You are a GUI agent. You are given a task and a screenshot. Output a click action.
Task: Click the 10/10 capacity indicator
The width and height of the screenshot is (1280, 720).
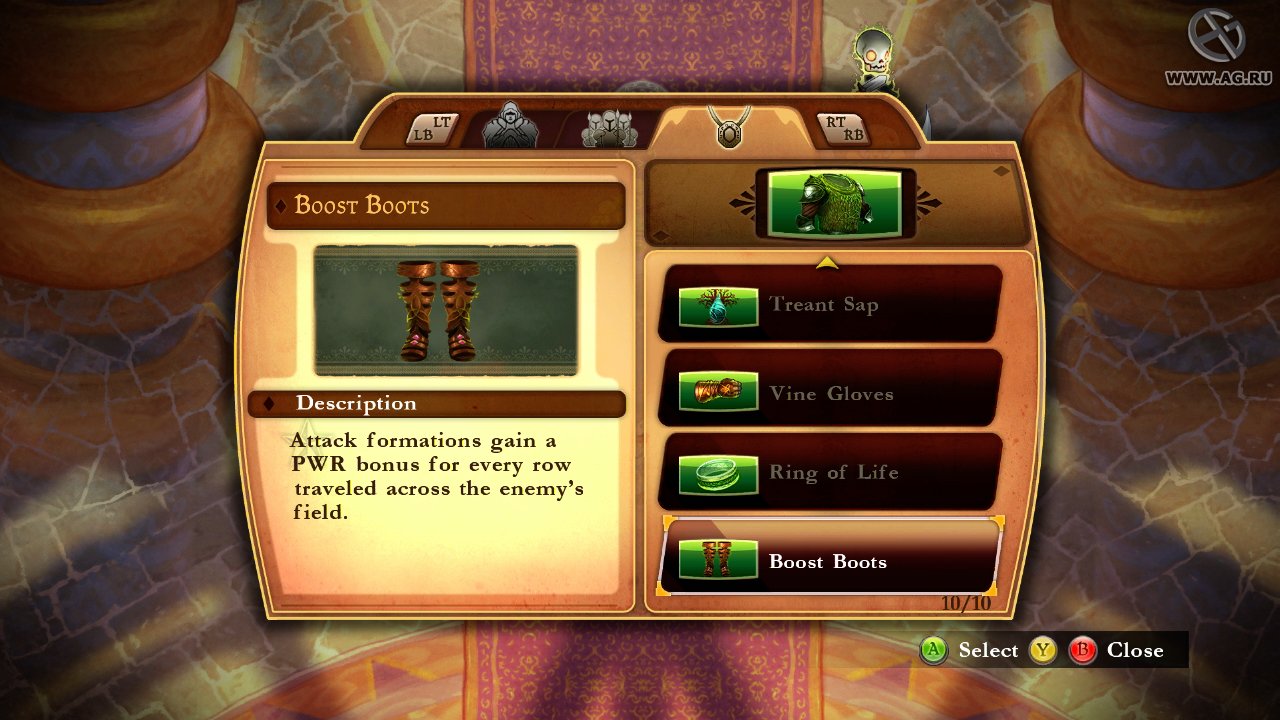coord(965,601)
